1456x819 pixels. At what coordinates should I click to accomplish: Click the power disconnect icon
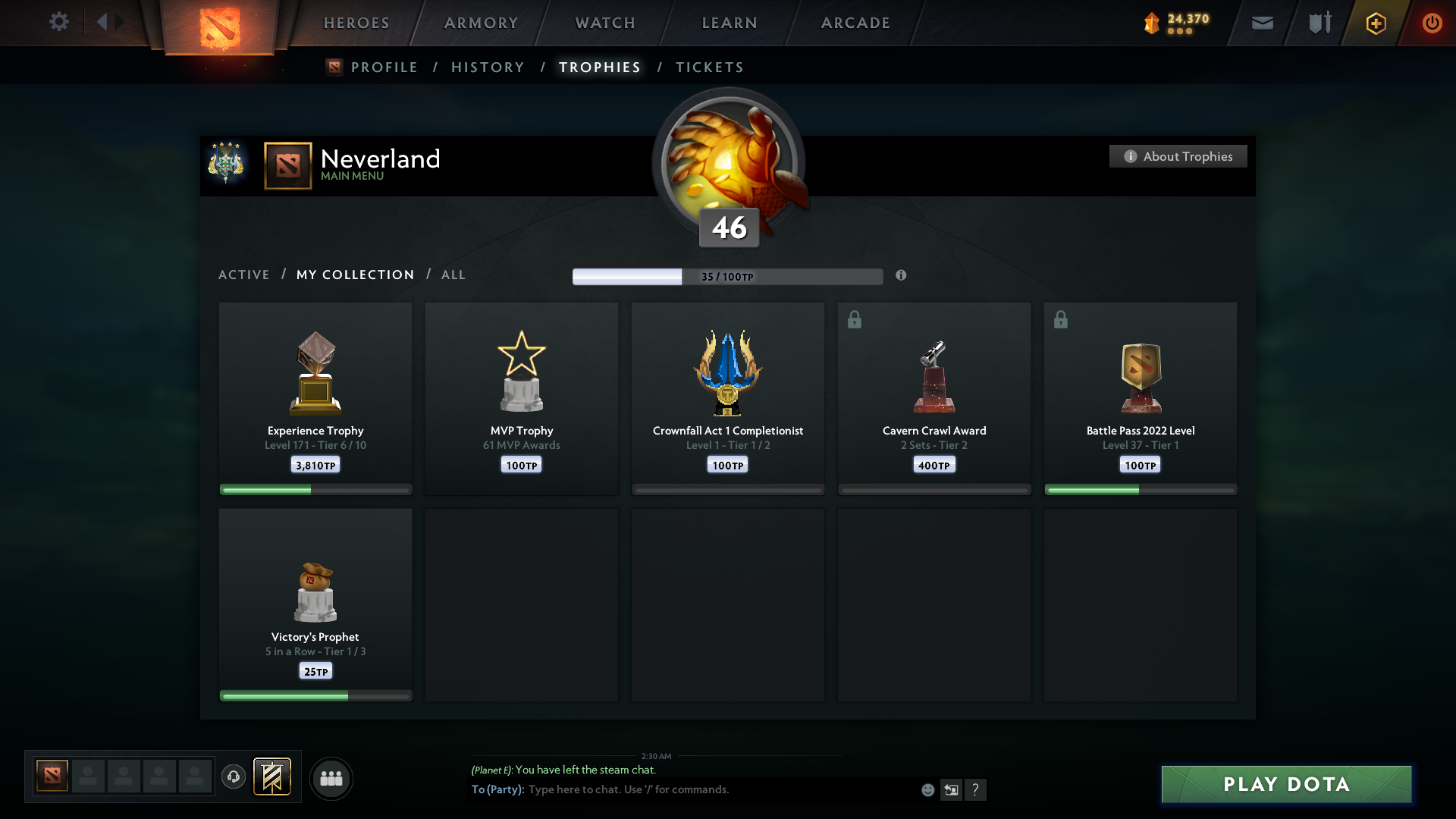[1432, 23]
